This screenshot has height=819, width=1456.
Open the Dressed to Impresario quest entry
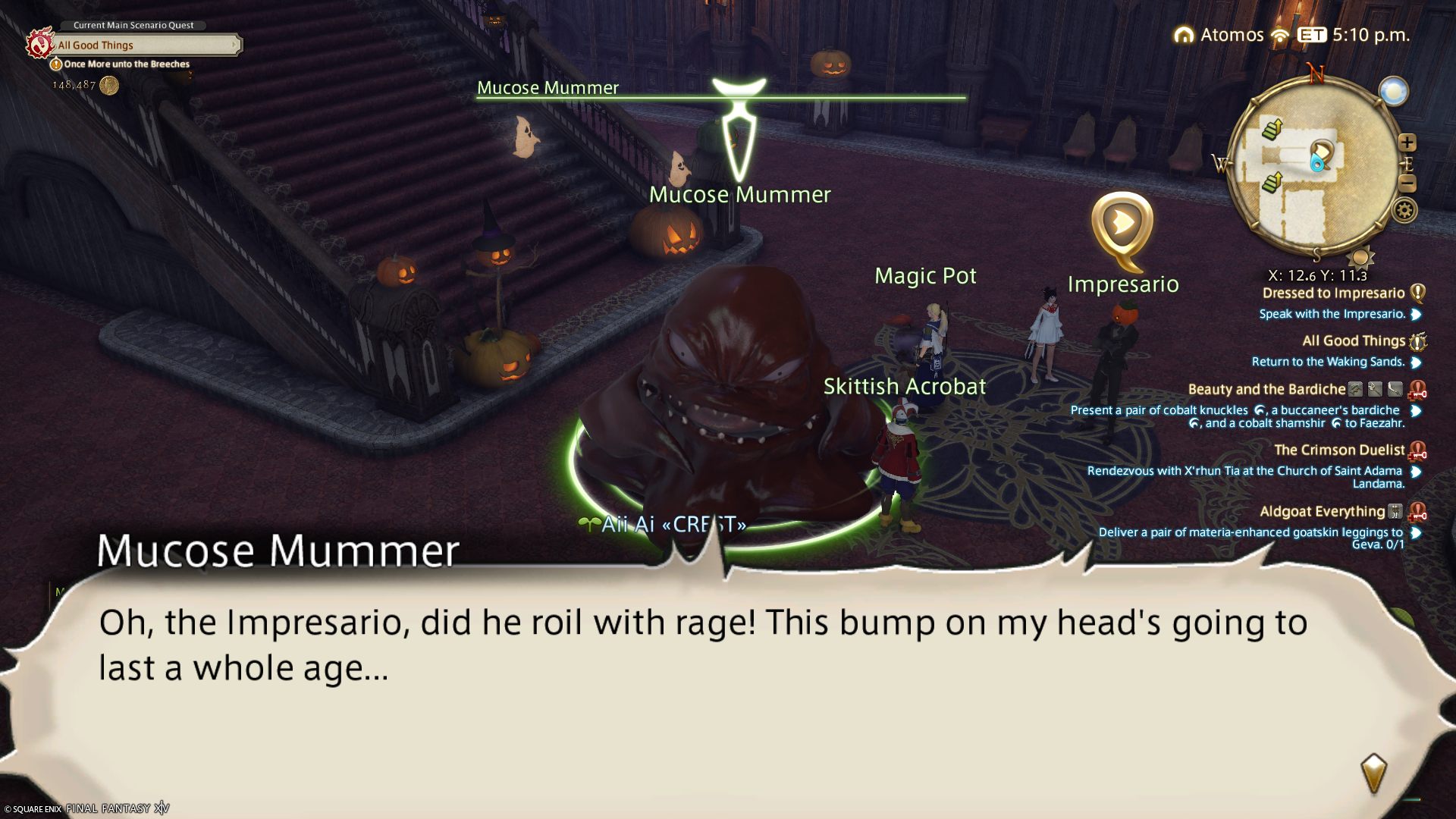coord(1333,293)
